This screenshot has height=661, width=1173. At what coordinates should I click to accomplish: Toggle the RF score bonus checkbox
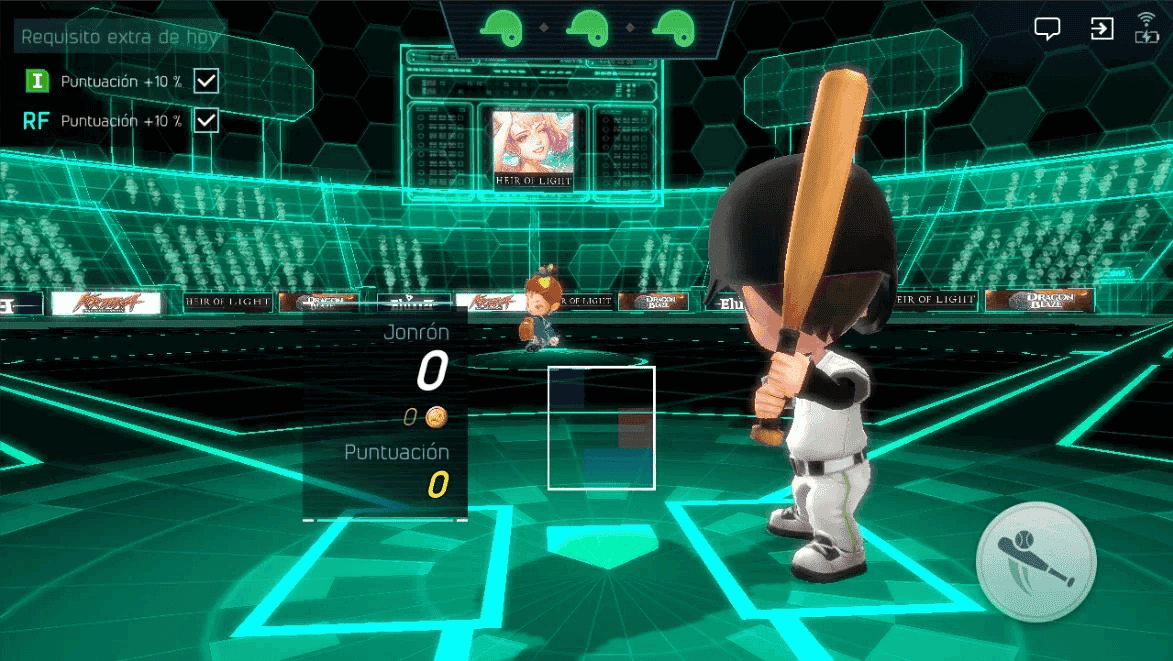click(206, 120)
